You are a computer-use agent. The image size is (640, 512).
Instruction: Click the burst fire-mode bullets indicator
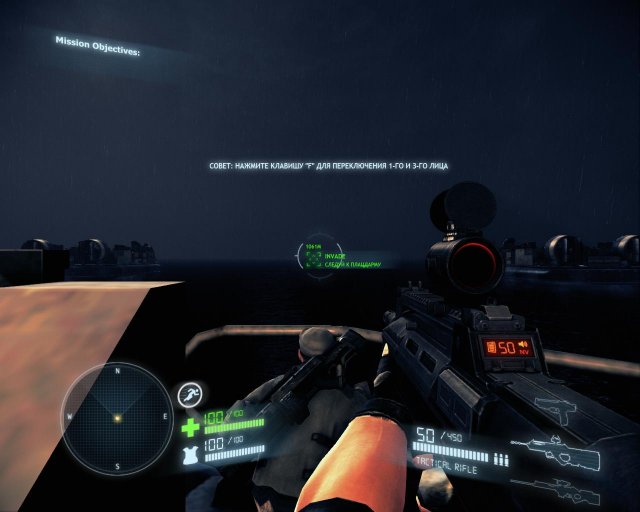(x=502, y=460)
